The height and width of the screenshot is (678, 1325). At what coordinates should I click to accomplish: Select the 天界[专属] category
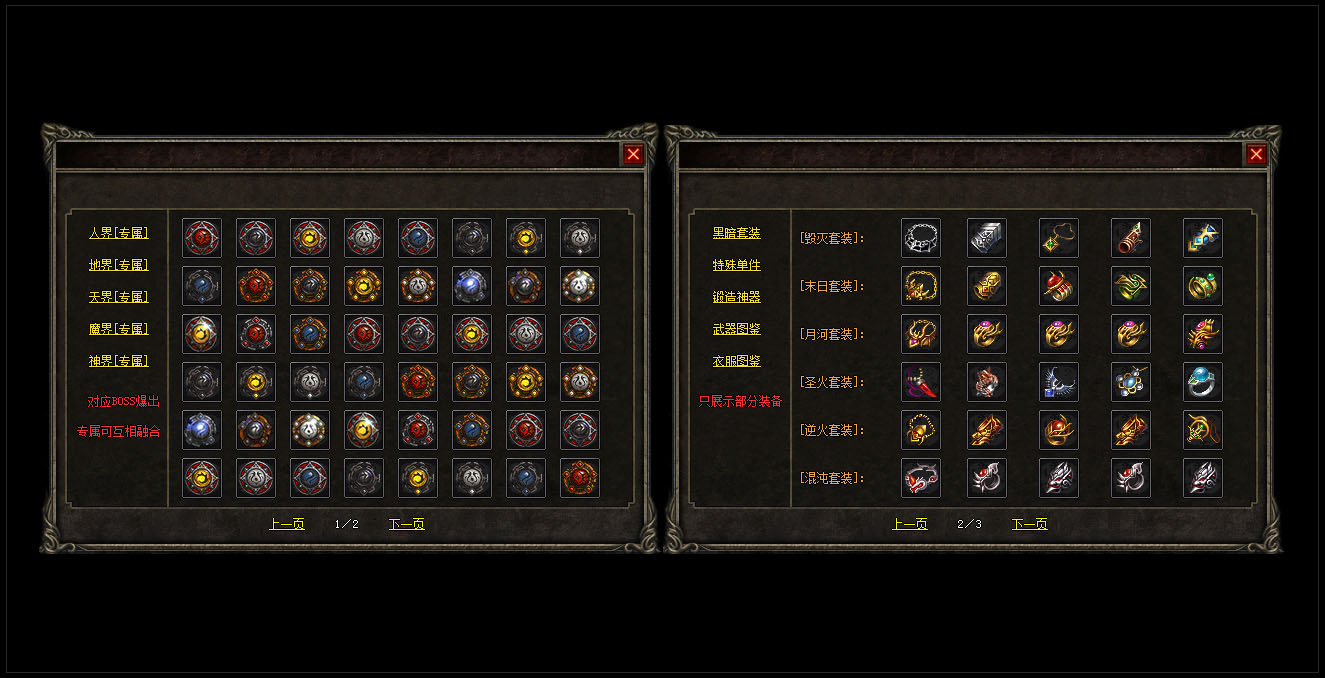[118, 297]
